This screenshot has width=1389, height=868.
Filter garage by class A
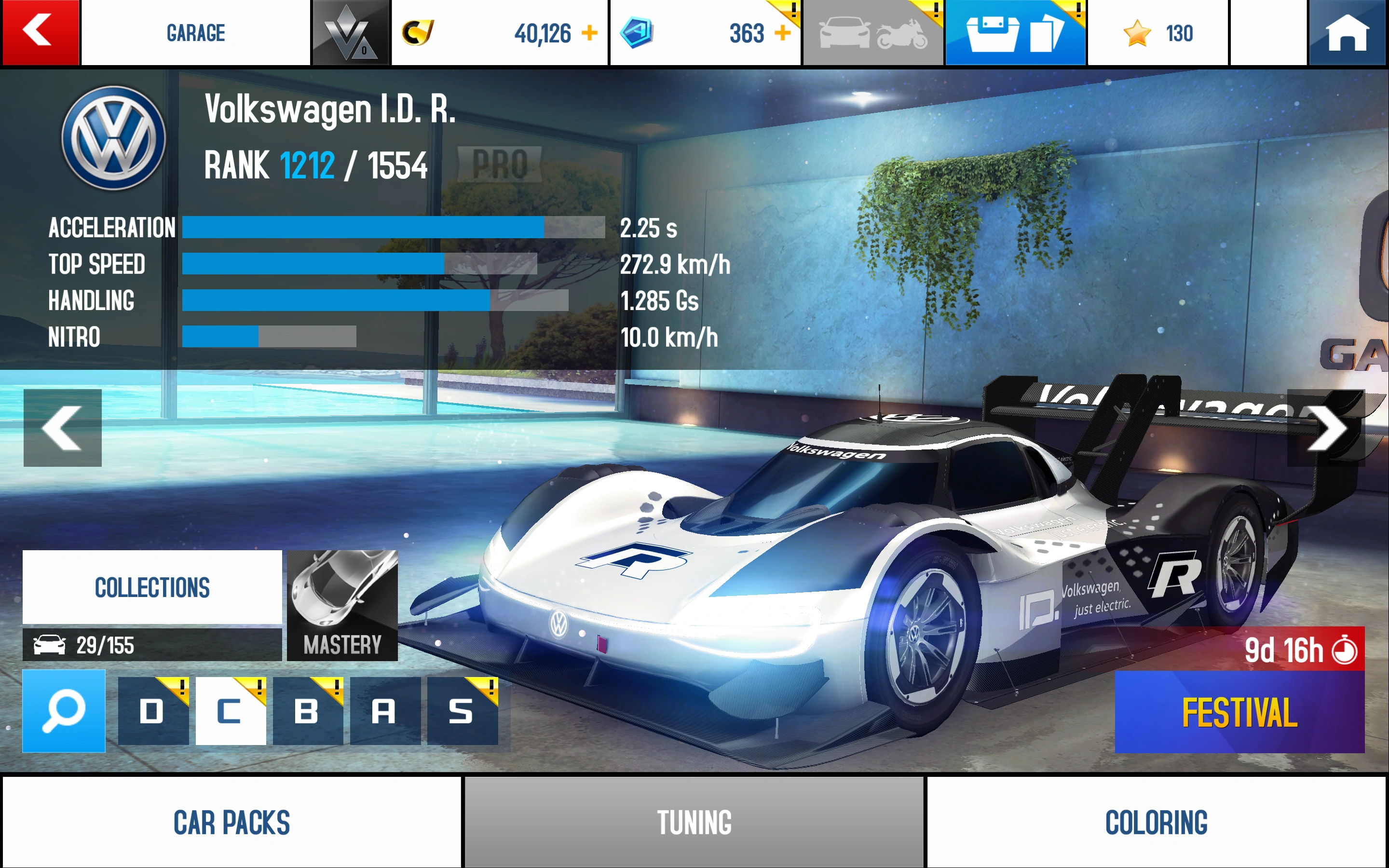coord(384,711)
